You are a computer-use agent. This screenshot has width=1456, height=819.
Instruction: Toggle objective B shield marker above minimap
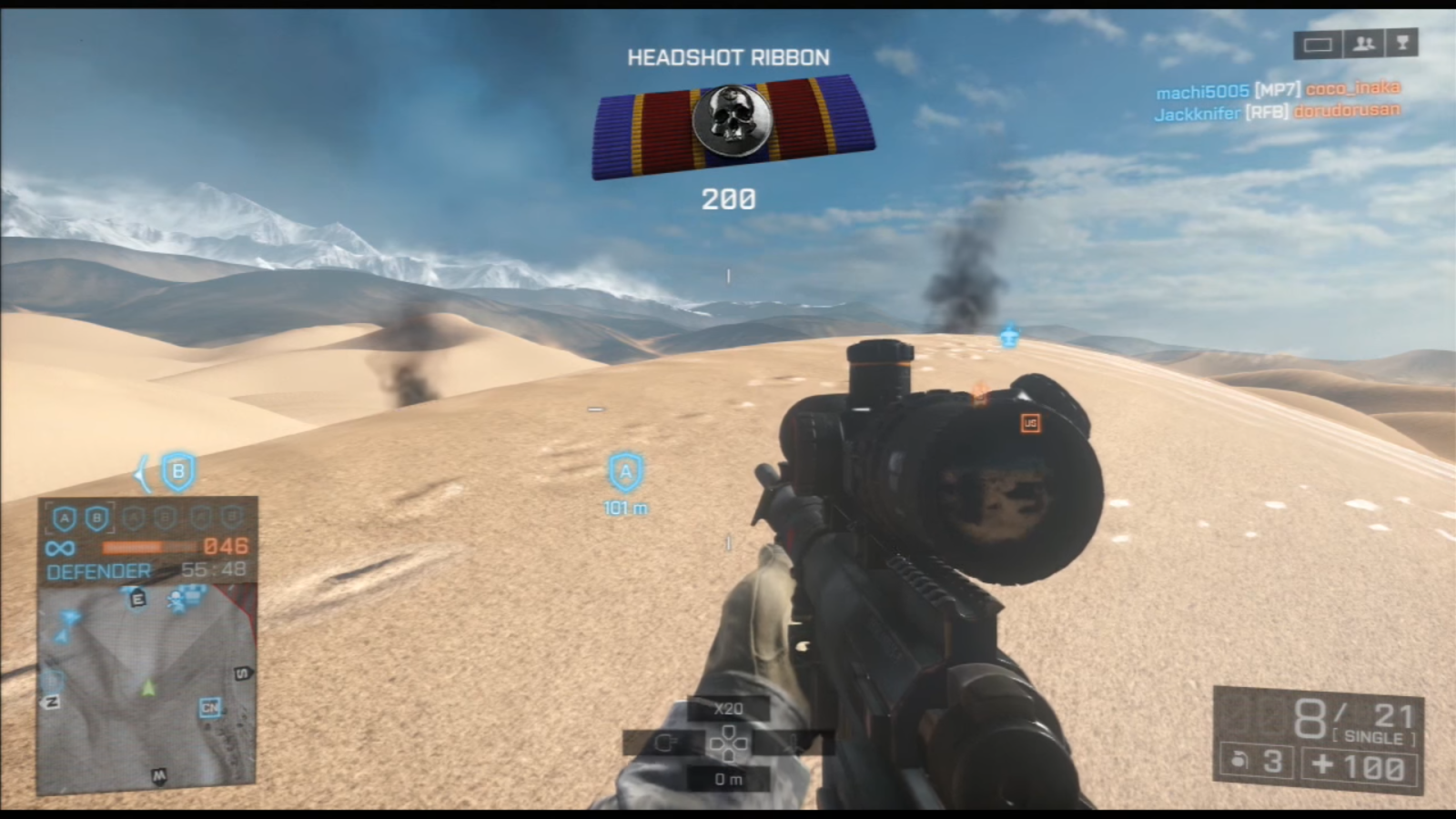178,471
